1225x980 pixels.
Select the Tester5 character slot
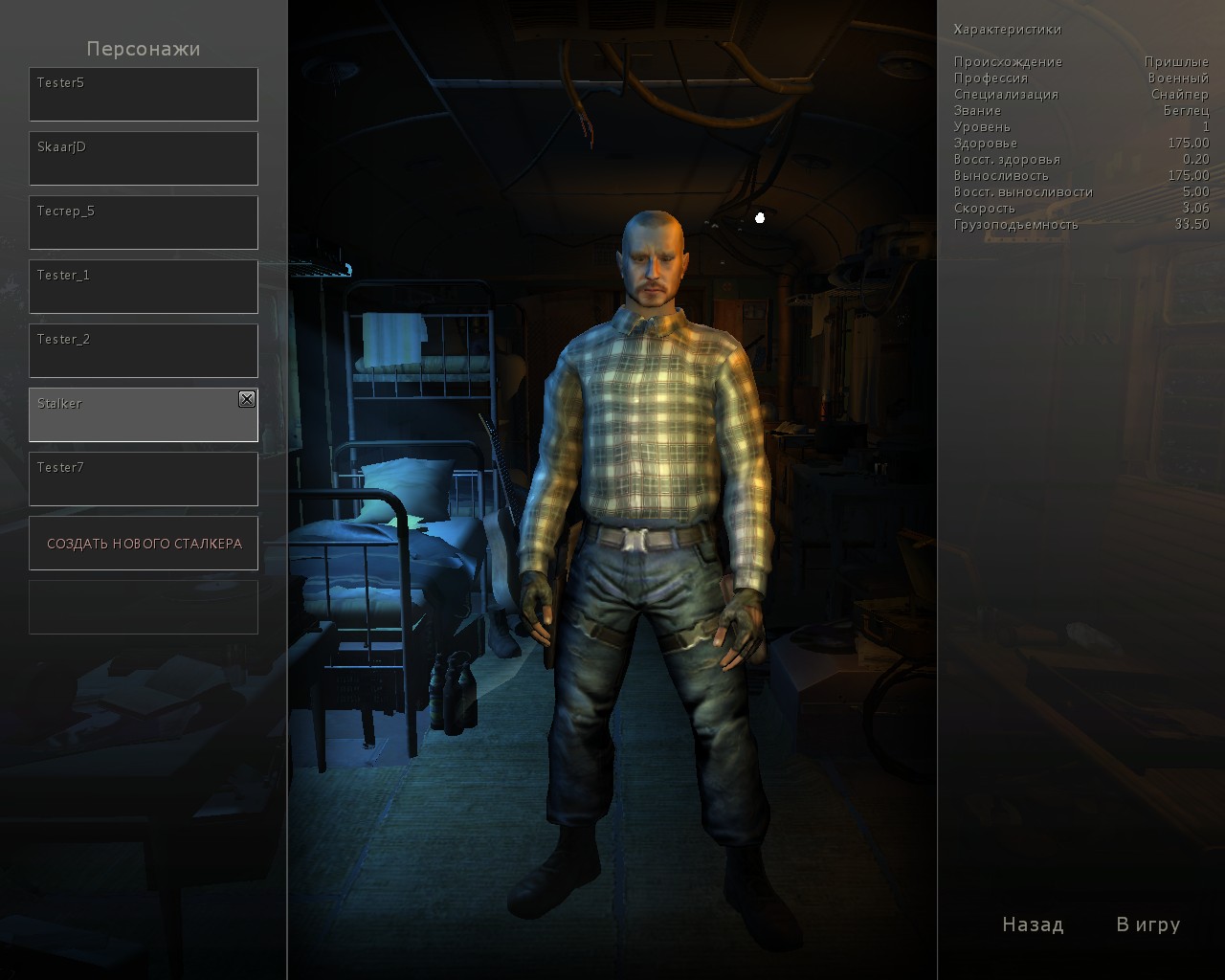click(144, 95)
